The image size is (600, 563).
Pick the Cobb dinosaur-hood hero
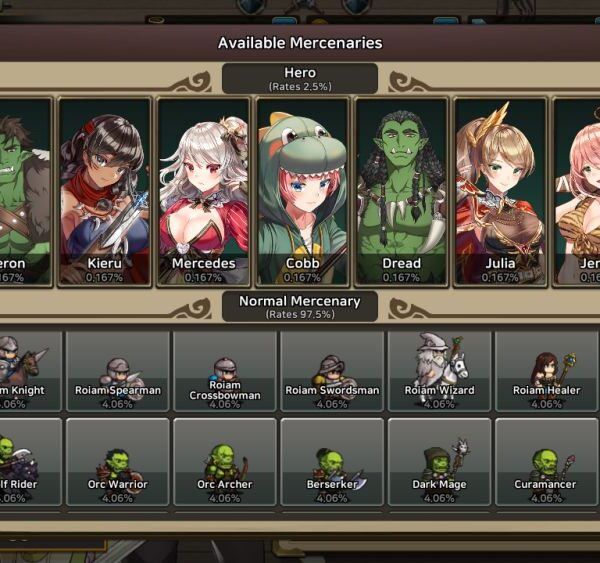(302, 190)
